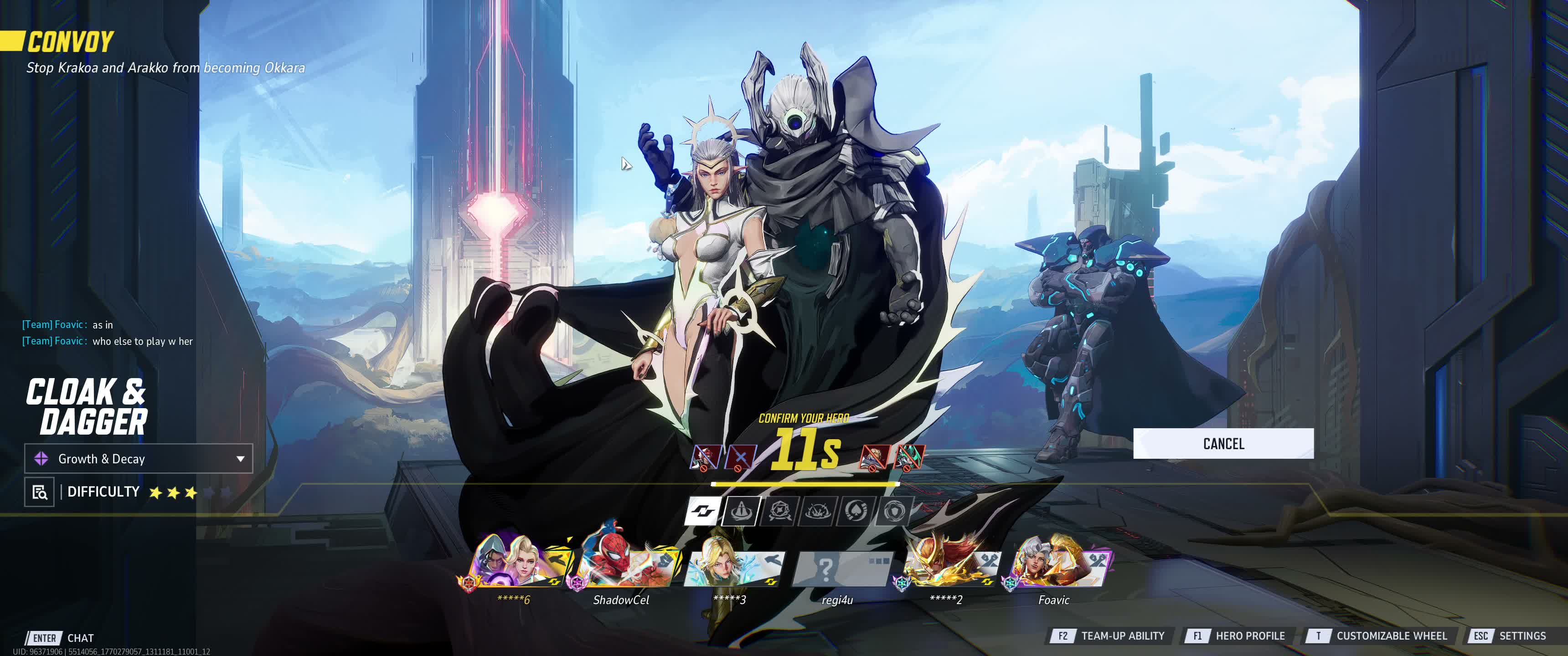
Task: Switch to the spade symbol filter tab
Action: (856, 511)
